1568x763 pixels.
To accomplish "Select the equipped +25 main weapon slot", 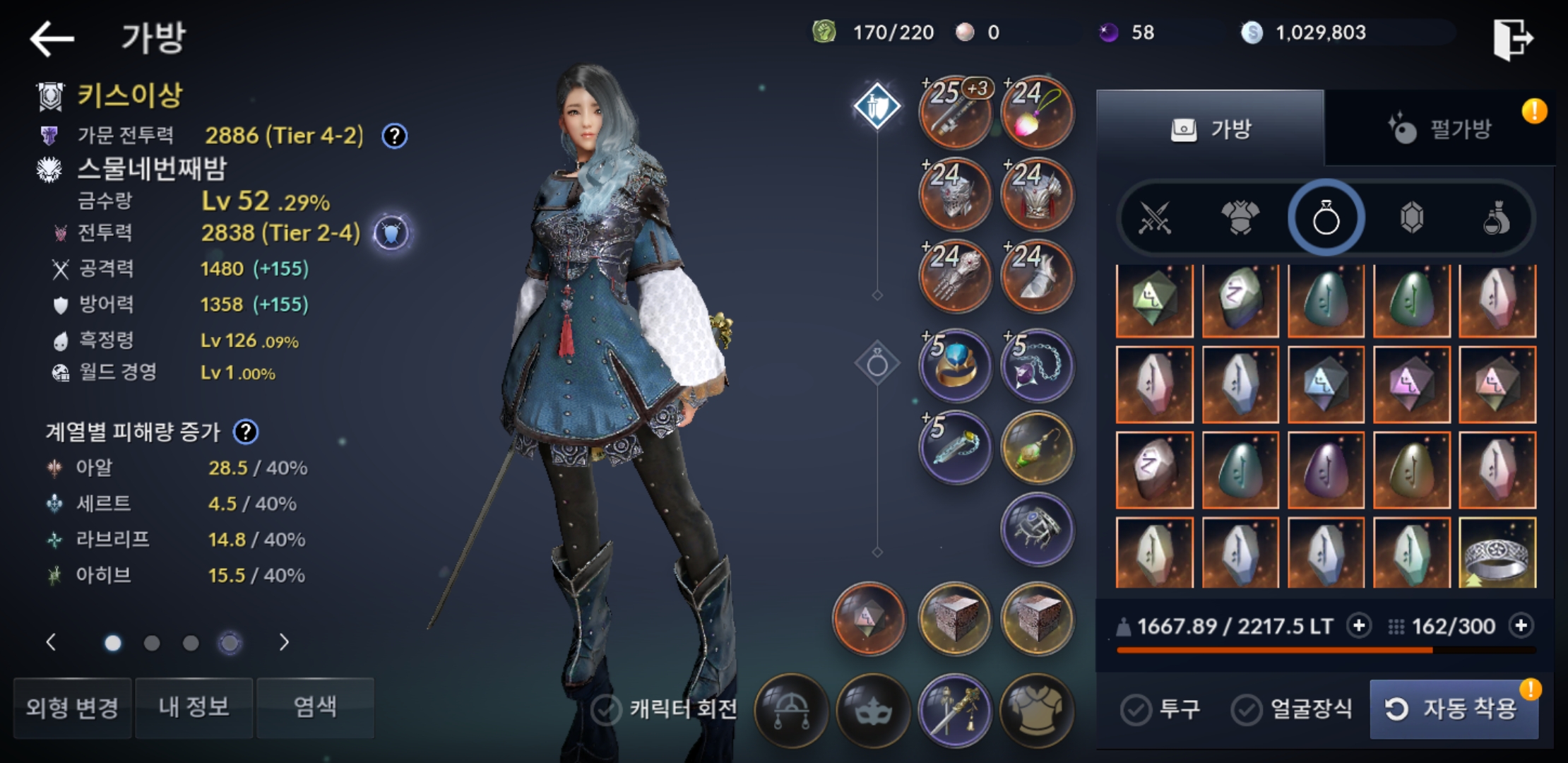I will pyautogui.click(x=955, y=113).
